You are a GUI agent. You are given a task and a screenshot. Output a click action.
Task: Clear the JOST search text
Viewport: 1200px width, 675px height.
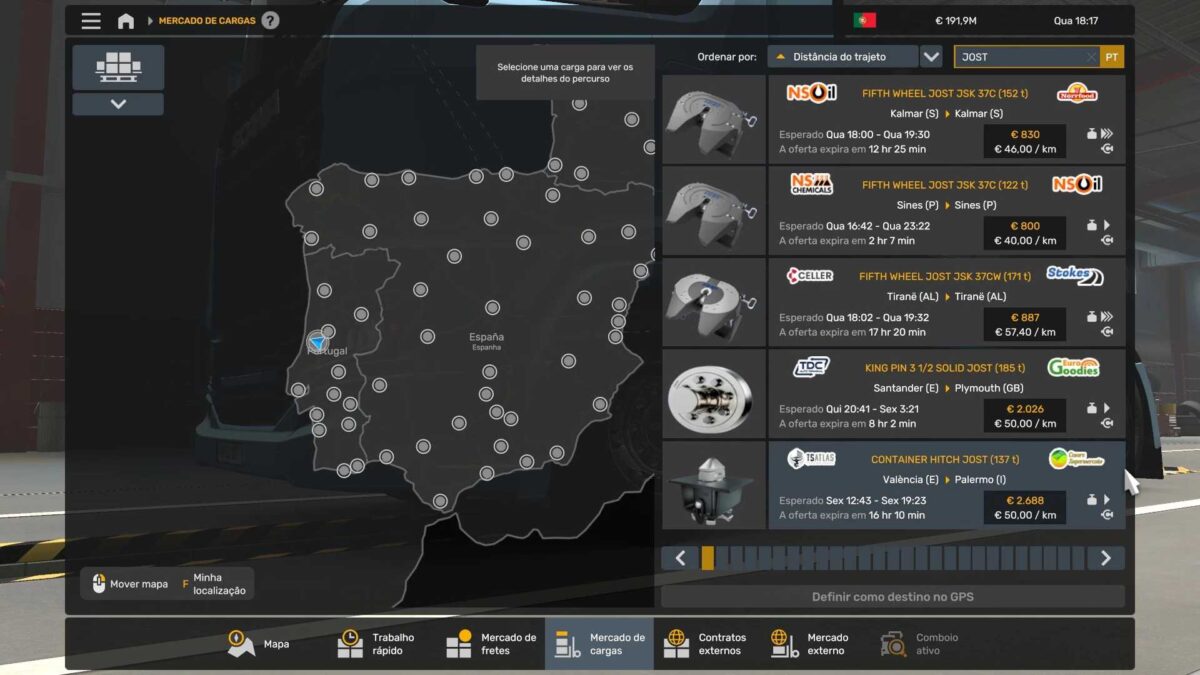1091,57
